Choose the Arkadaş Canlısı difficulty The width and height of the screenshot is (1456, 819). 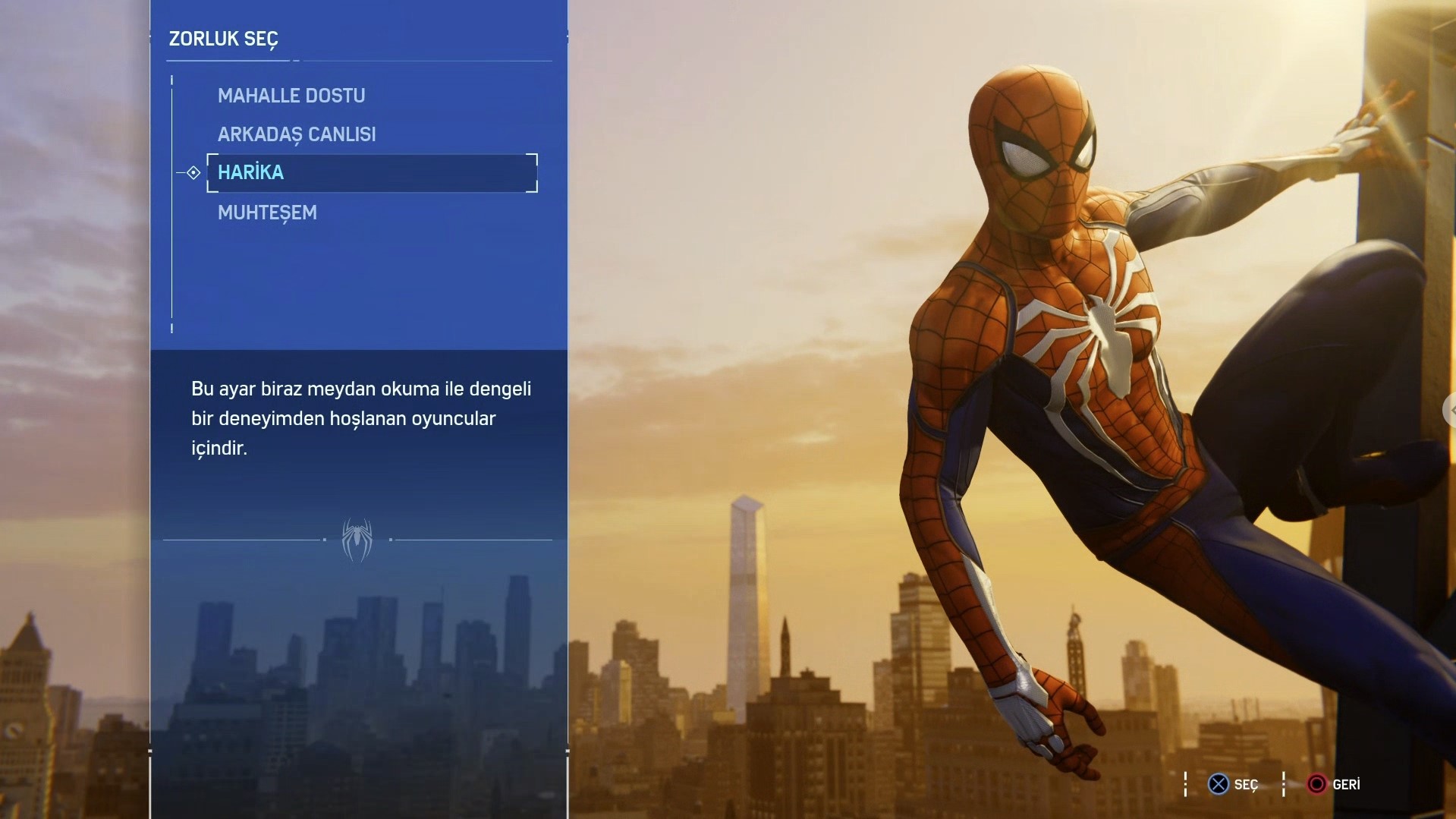point(297,134)
